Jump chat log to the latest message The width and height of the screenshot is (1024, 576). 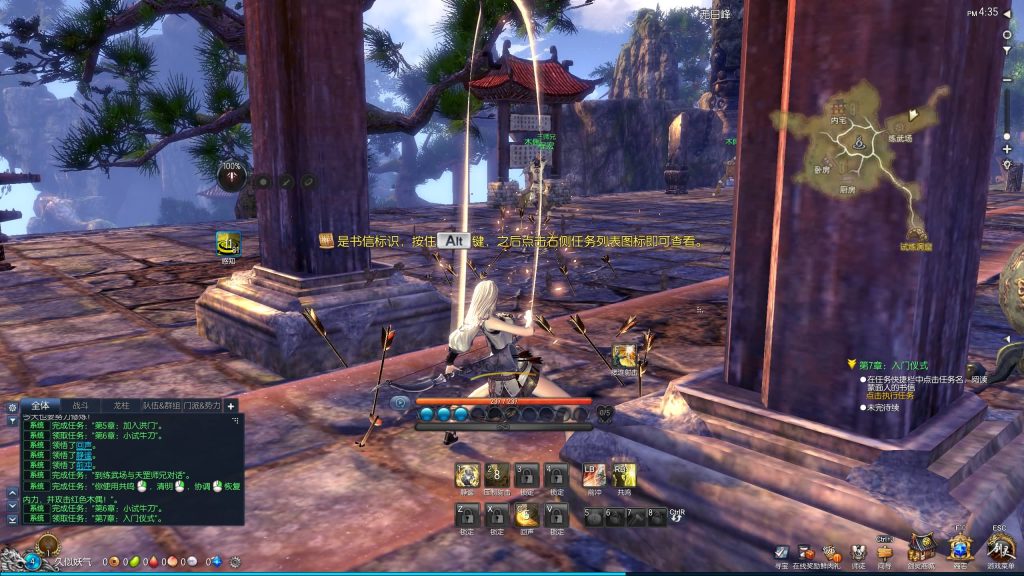tap(12, 520)
